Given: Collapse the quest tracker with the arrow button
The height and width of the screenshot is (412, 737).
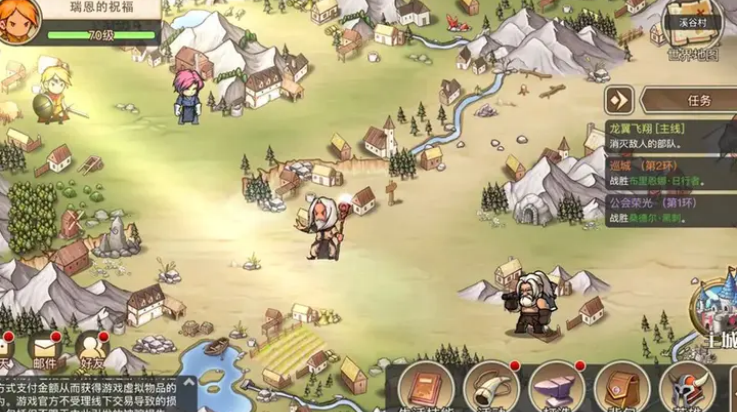Looking at the screenshot, I should 620,100.
